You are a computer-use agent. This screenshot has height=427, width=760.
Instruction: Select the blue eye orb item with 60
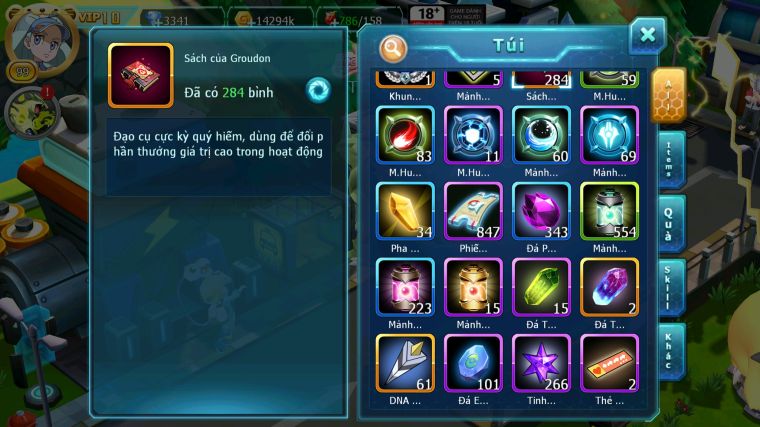(541, 135)
